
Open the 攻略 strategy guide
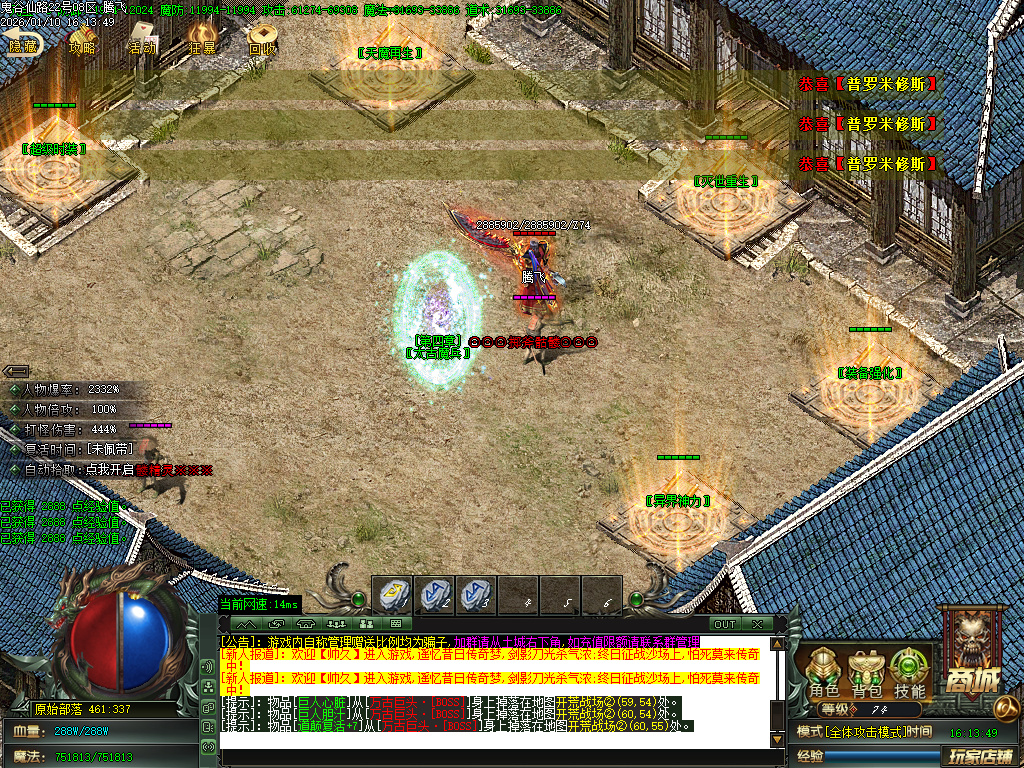(x=82, y=40)
